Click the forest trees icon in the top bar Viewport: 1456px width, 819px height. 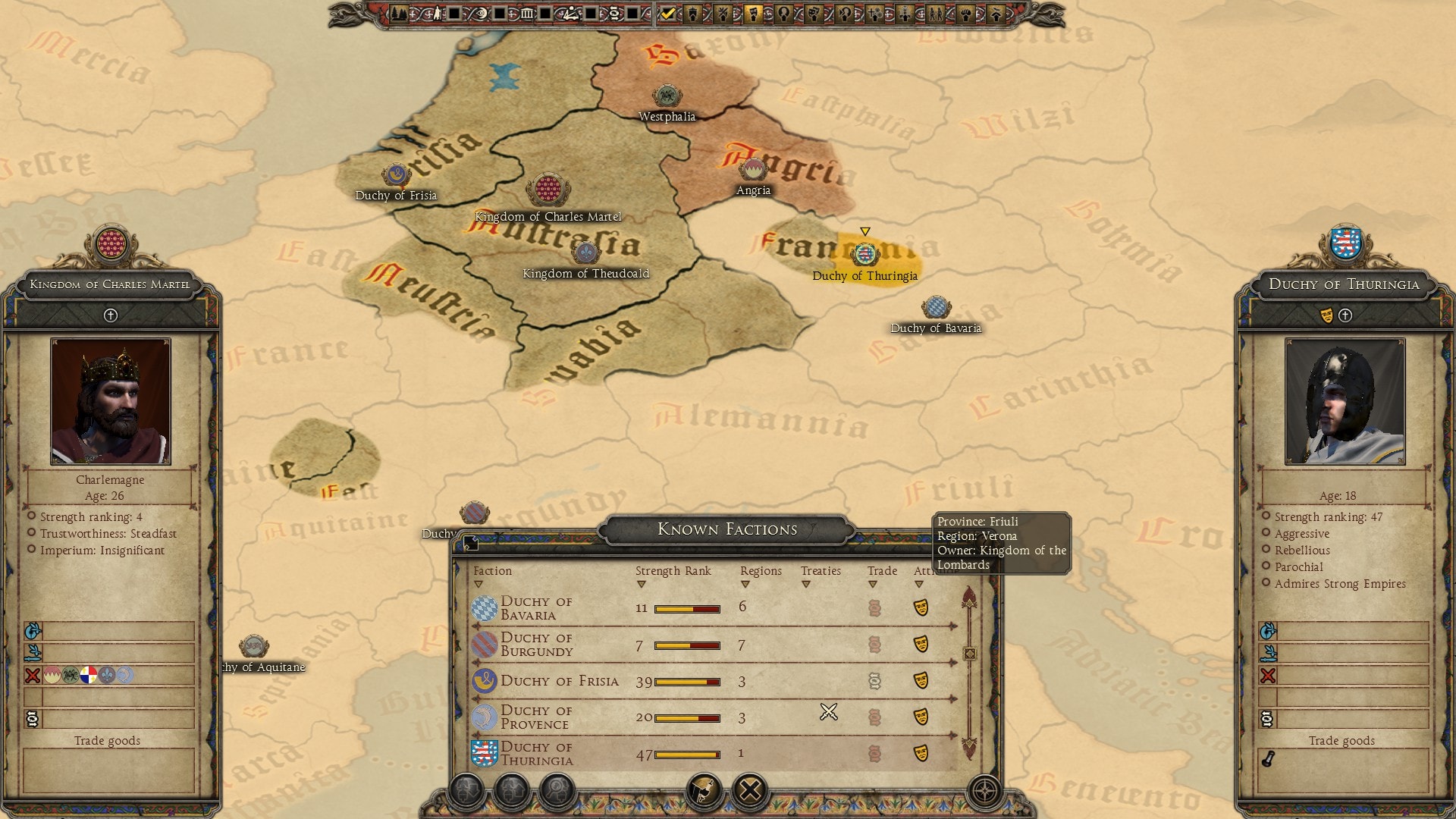(399, 13)
